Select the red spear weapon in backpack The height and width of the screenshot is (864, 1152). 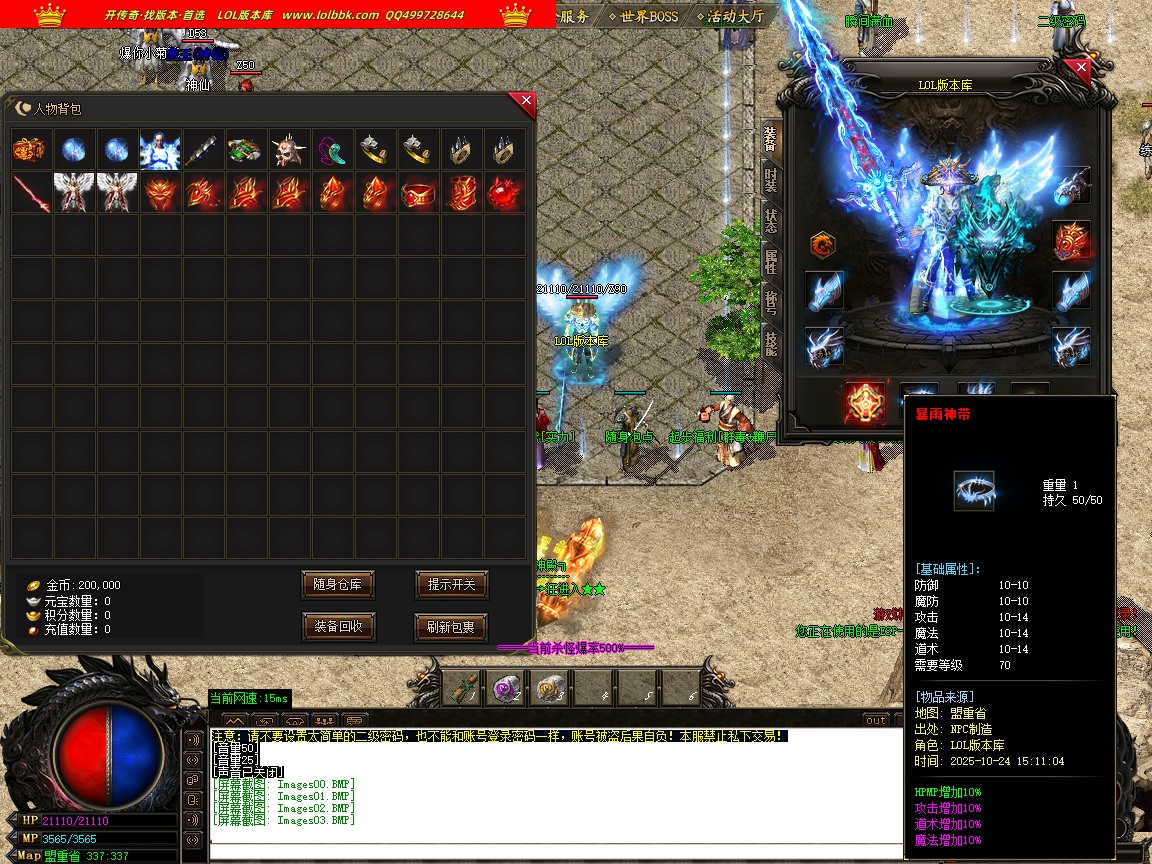coord(31,193)
